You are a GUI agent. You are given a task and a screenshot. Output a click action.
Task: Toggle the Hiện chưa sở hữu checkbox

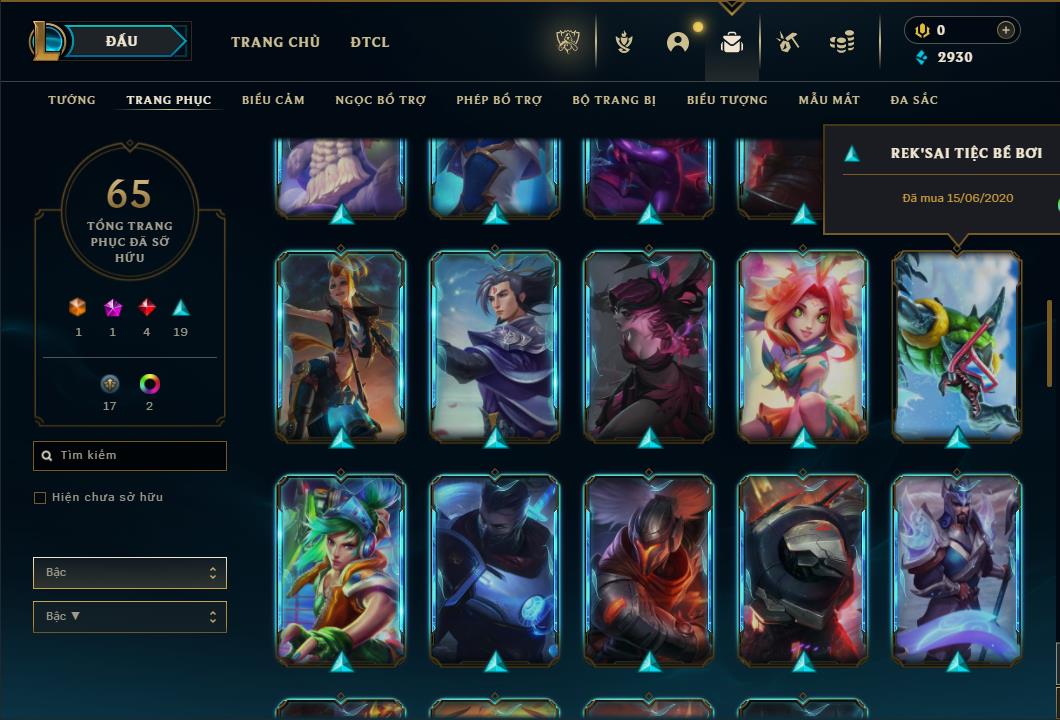(40, 498)
